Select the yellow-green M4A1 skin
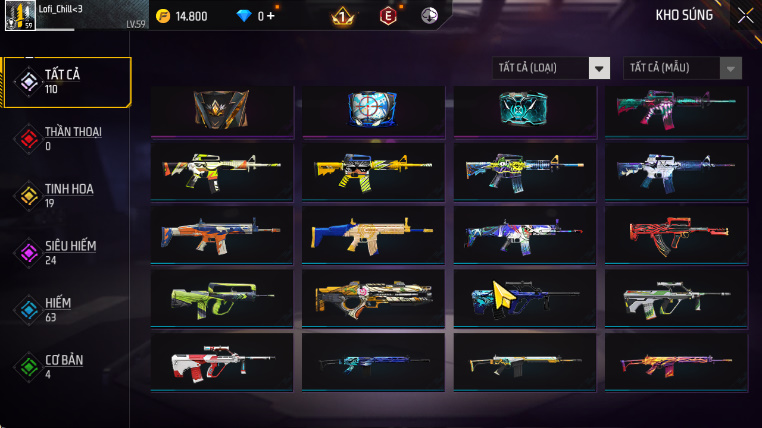Image resolution: width=762 pixels, height=428 pixels. click(x=221, y=171)
